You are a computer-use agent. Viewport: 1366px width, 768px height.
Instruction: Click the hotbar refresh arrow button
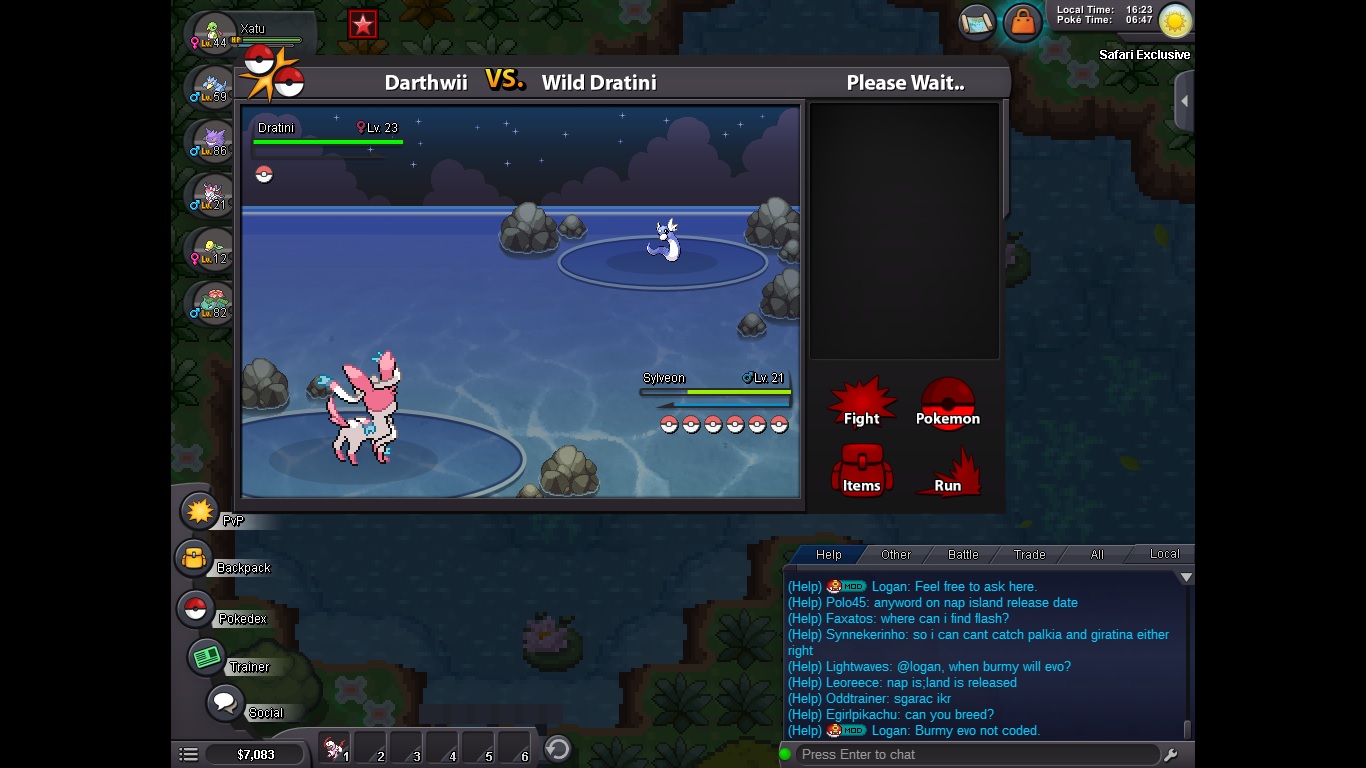tap(557, 748)
